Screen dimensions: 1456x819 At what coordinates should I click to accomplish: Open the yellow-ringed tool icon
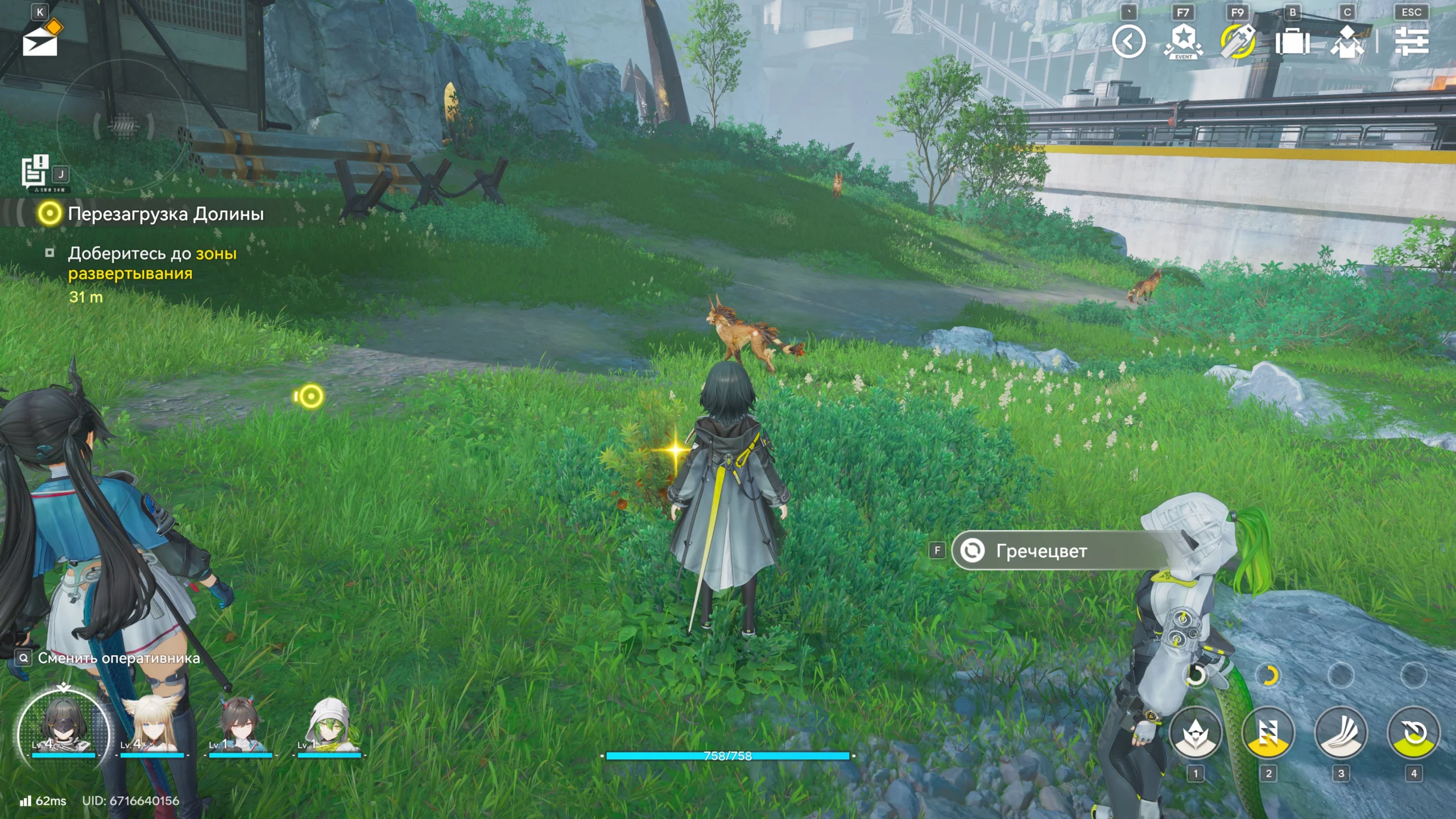pyautogui.click(x=1238, y=42)
